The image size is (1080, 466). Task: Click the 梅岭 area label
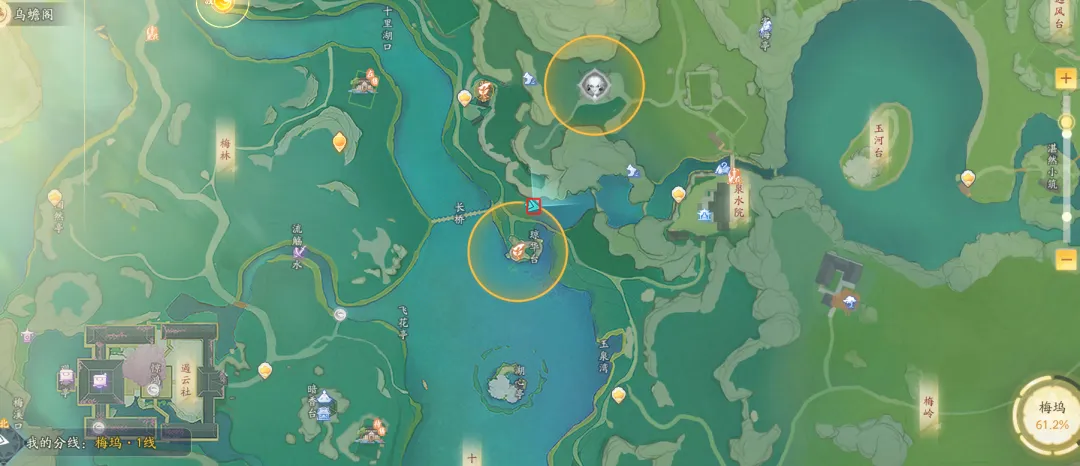click(x=930, y=403)
